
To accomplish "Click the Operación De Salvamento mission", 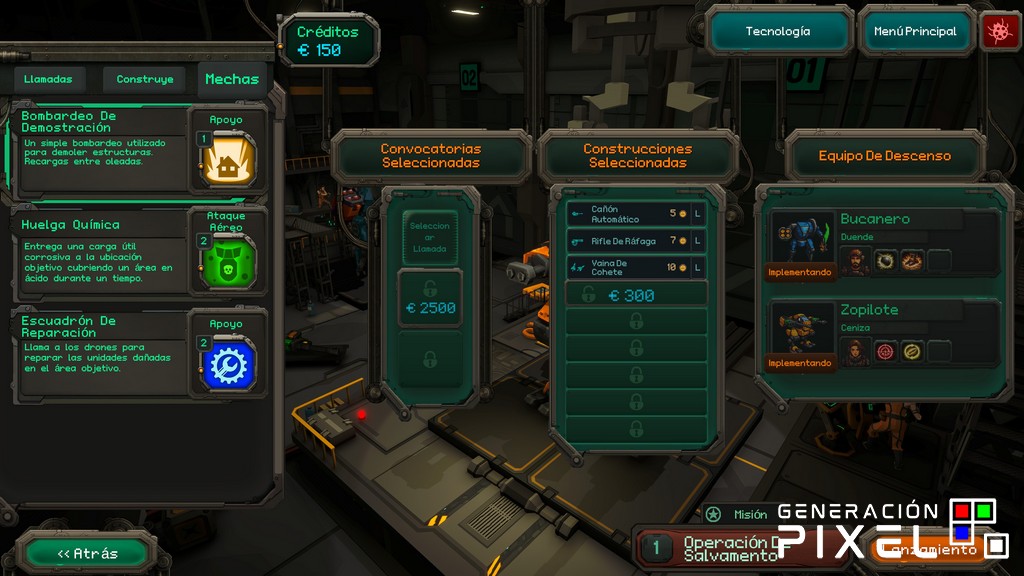I will click(710, 548).
